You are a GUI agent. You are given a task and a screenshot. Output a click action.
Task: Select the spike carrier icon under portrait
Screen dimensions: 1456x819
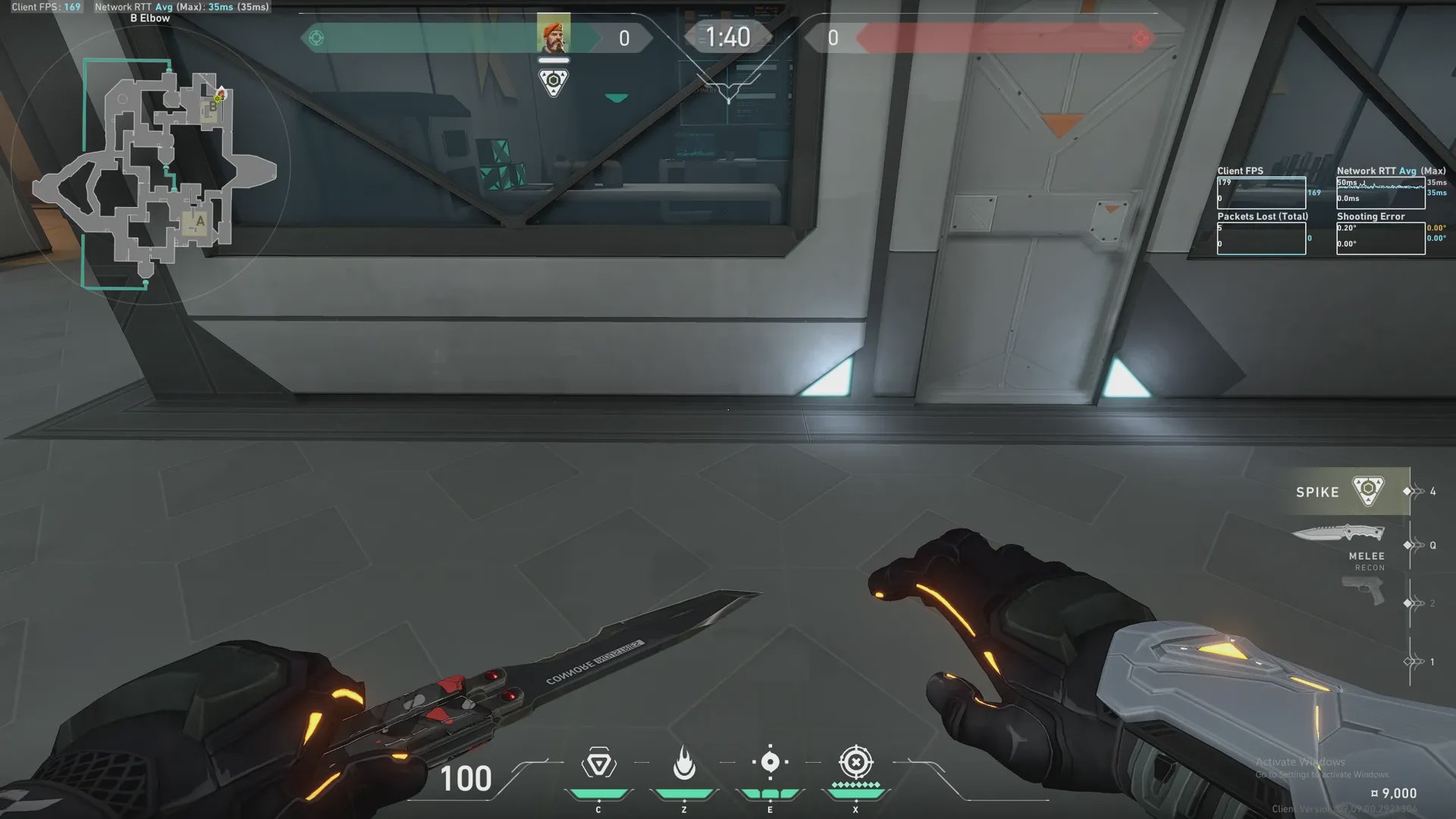554,82
